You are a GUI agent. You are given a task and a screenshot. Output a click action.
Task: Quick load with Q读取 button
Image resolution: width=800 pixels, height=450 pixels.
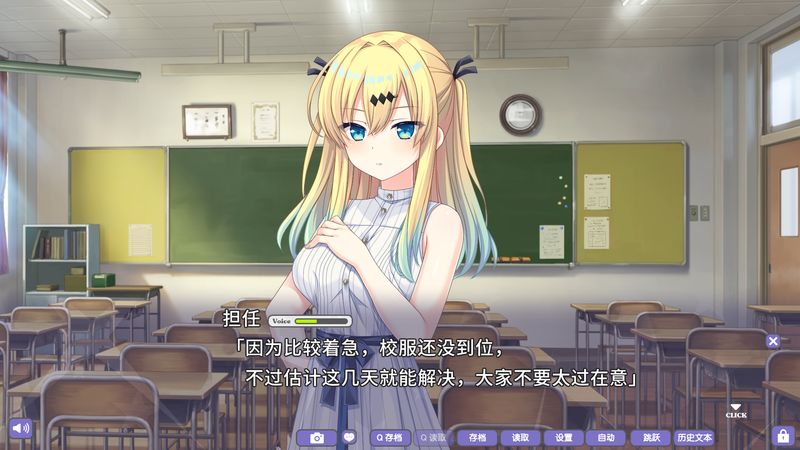(433, 437)
